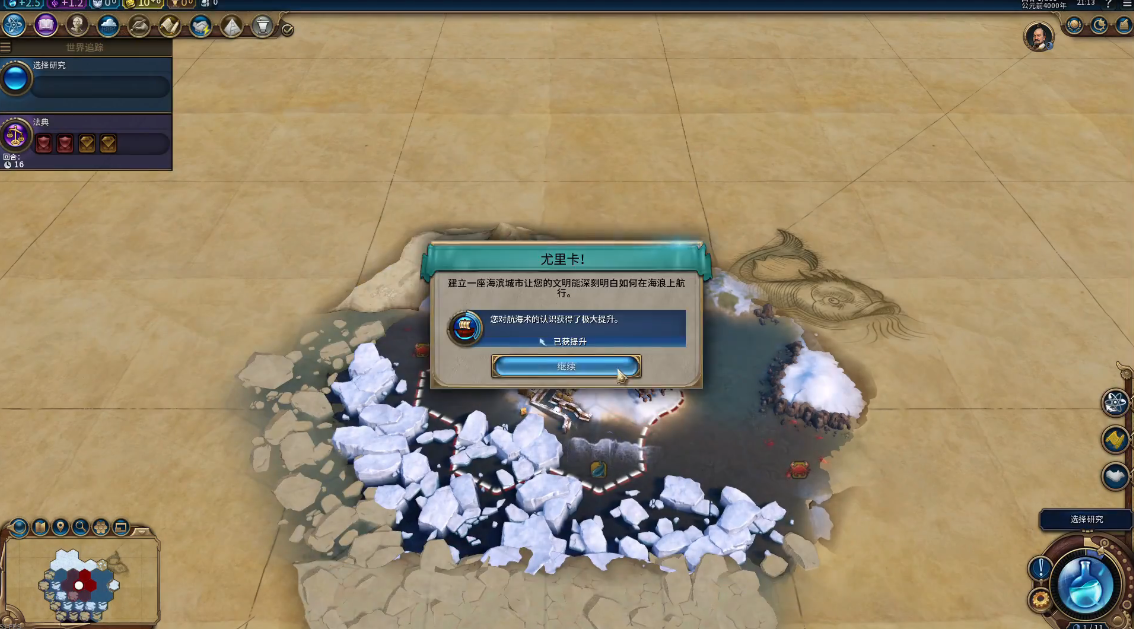Toggle the 世界追踪 tracker hamburger menu

pyautogui.click(x=6, y=47)
